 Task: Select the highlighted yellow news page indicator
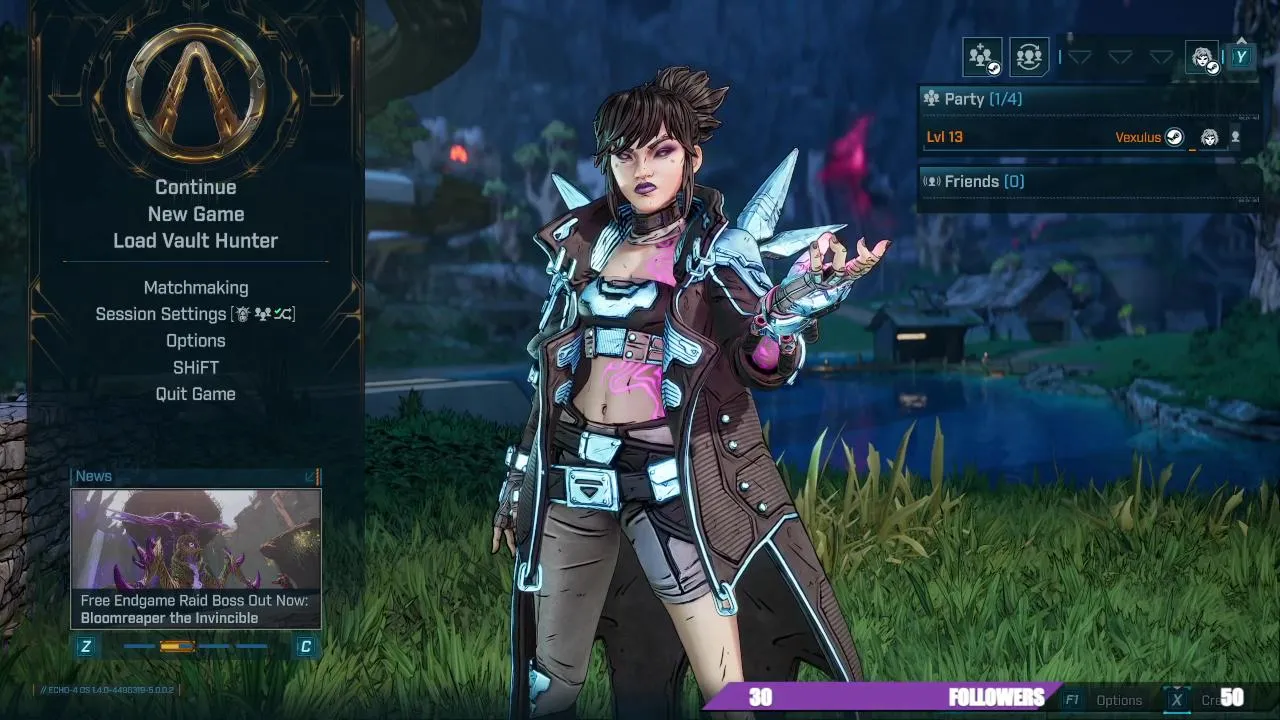click(177, 647)
